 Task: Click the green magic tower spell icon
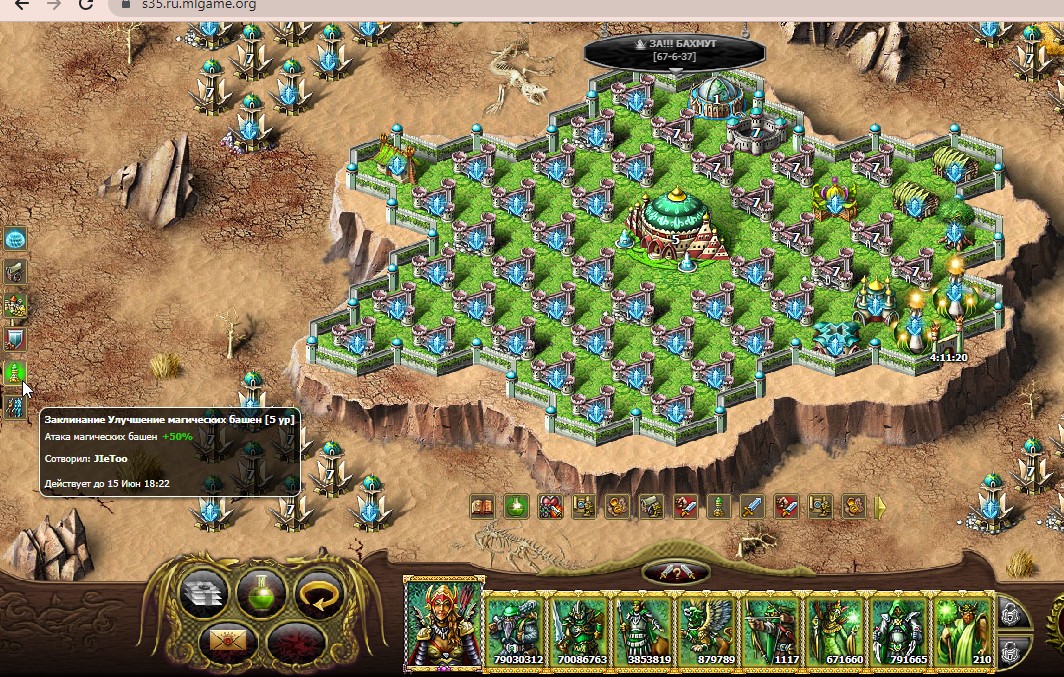point(15,374)
